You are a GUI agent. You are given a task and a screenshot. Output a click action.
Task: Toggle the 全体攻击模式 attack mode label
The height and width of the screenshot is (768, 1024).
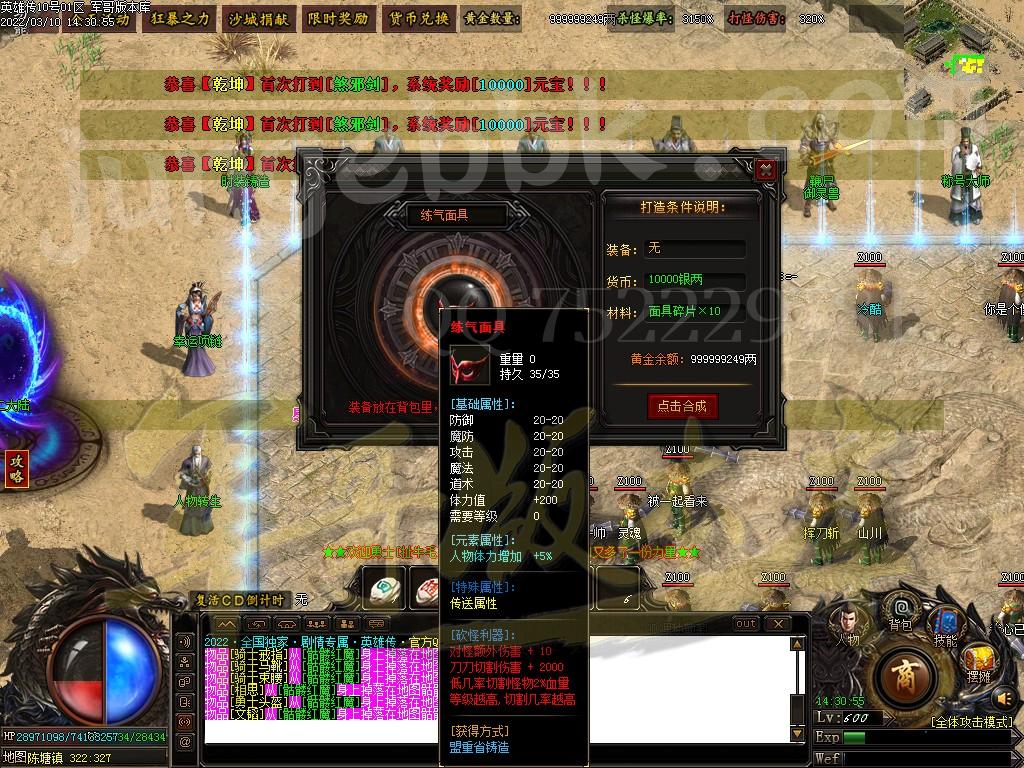pyautogui.click(x=971, y=721)
